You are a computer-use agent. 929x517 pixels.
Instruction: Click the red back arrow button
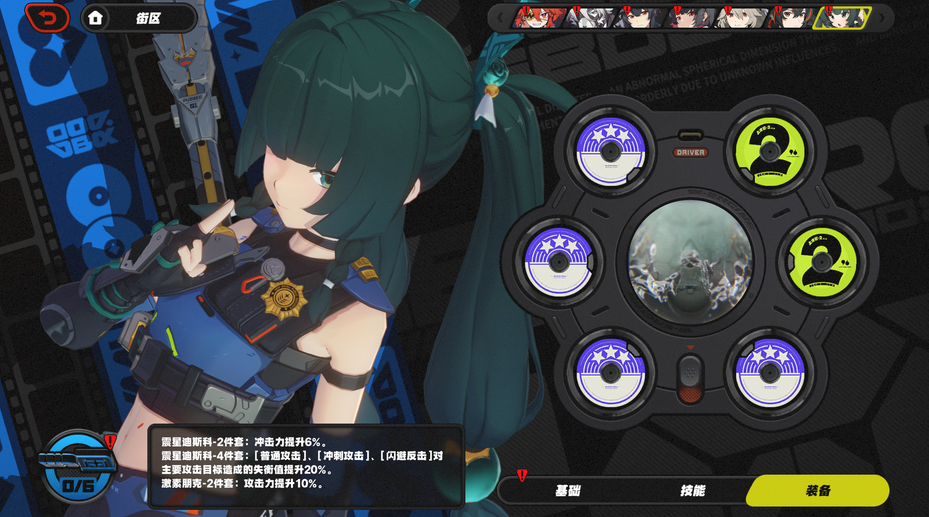point(46,17)
